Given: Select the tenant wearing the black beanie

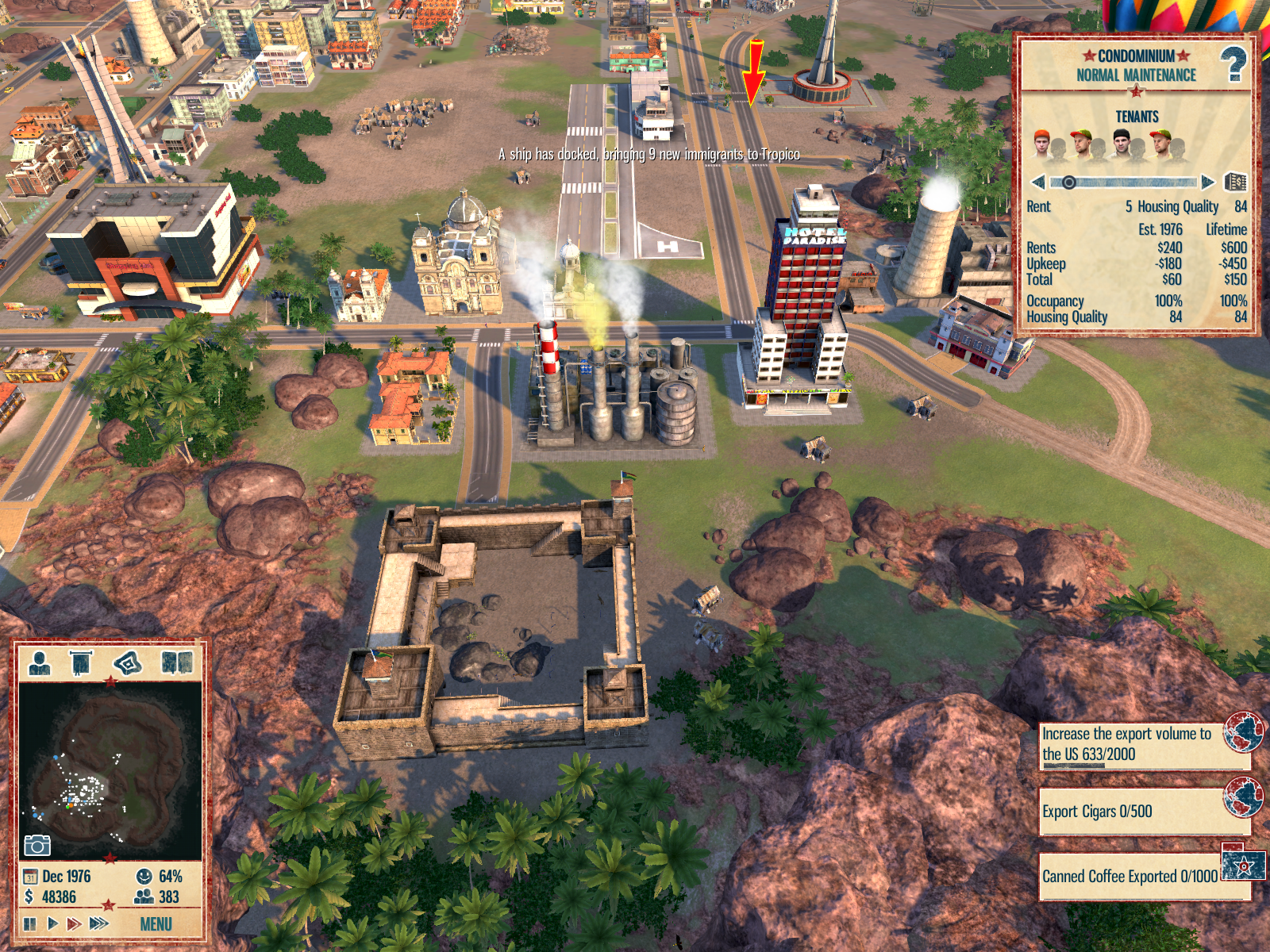Looking at the screenshot, I should coord(1121,144).
